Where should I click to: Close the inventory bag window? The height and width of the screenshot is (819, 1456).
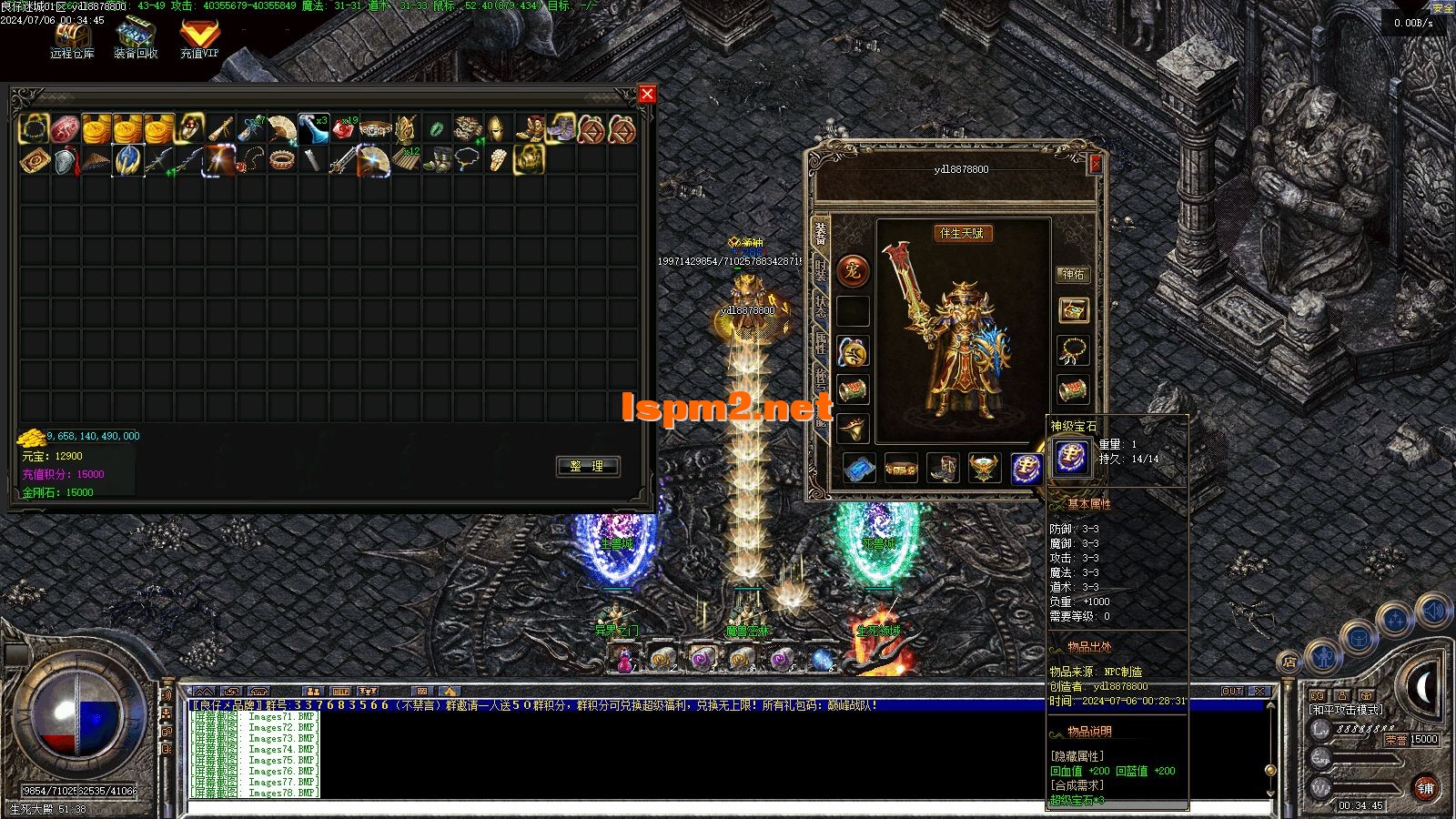pos(647,94)
